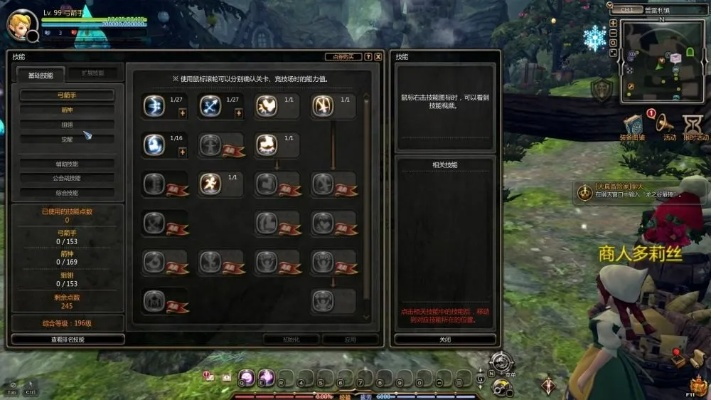The image size is (711, 400).
Task: Close the skill window with the X
Action: (x=379, y=58)
